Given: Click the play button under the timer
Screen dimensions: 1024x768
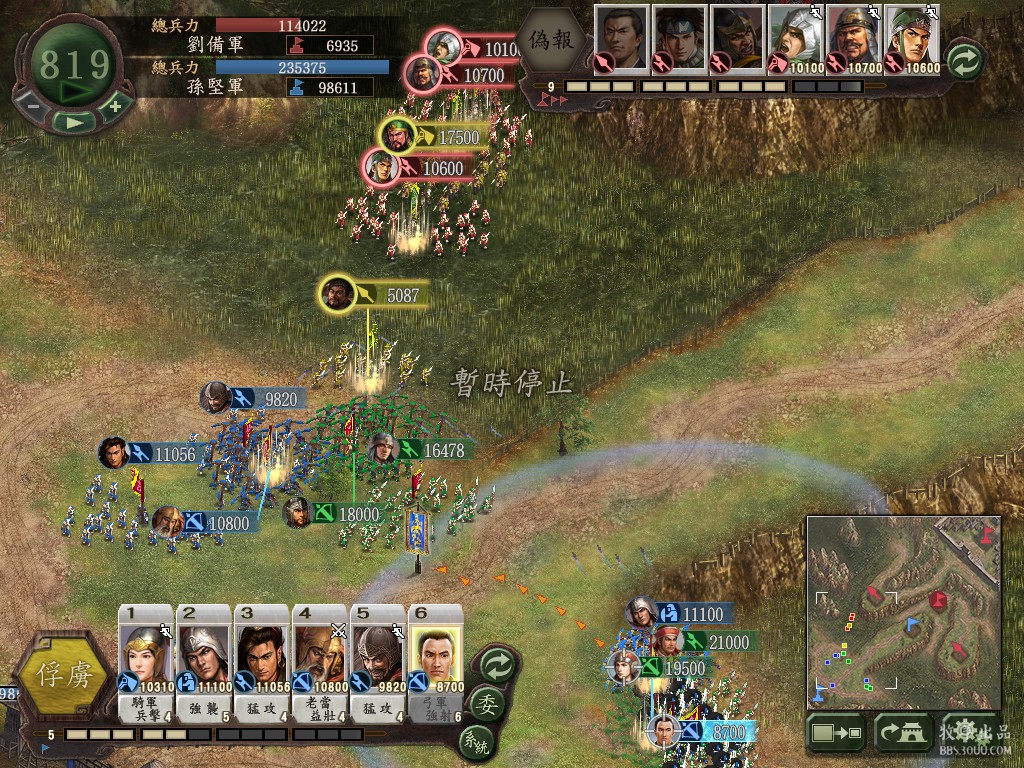Looking at the screenshot, I should click(74, 121).
